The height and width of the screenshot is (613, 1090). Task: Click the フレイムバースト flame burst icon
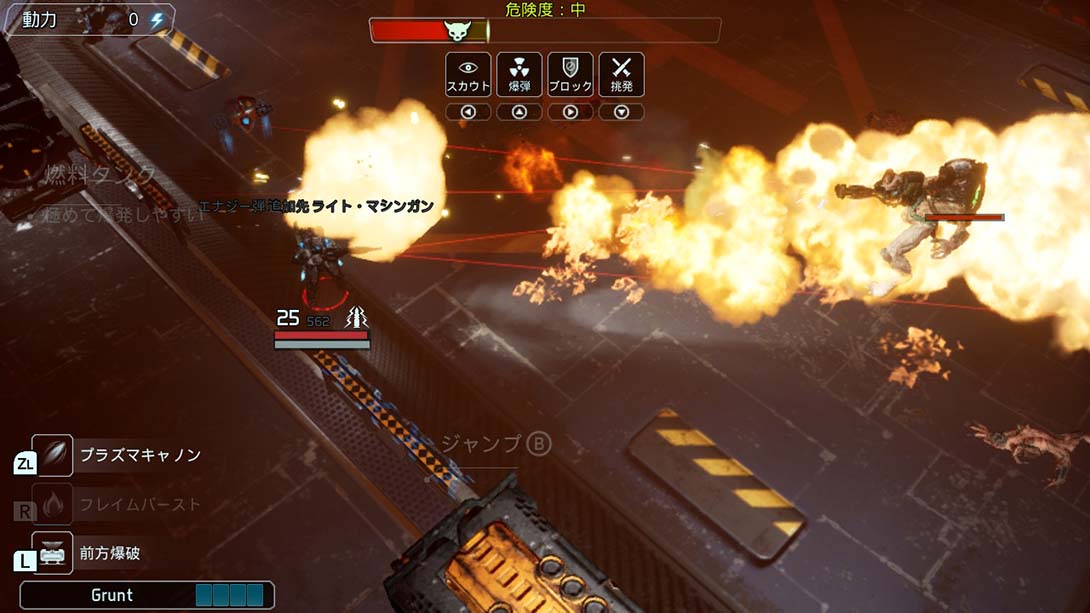pos(53,504)
